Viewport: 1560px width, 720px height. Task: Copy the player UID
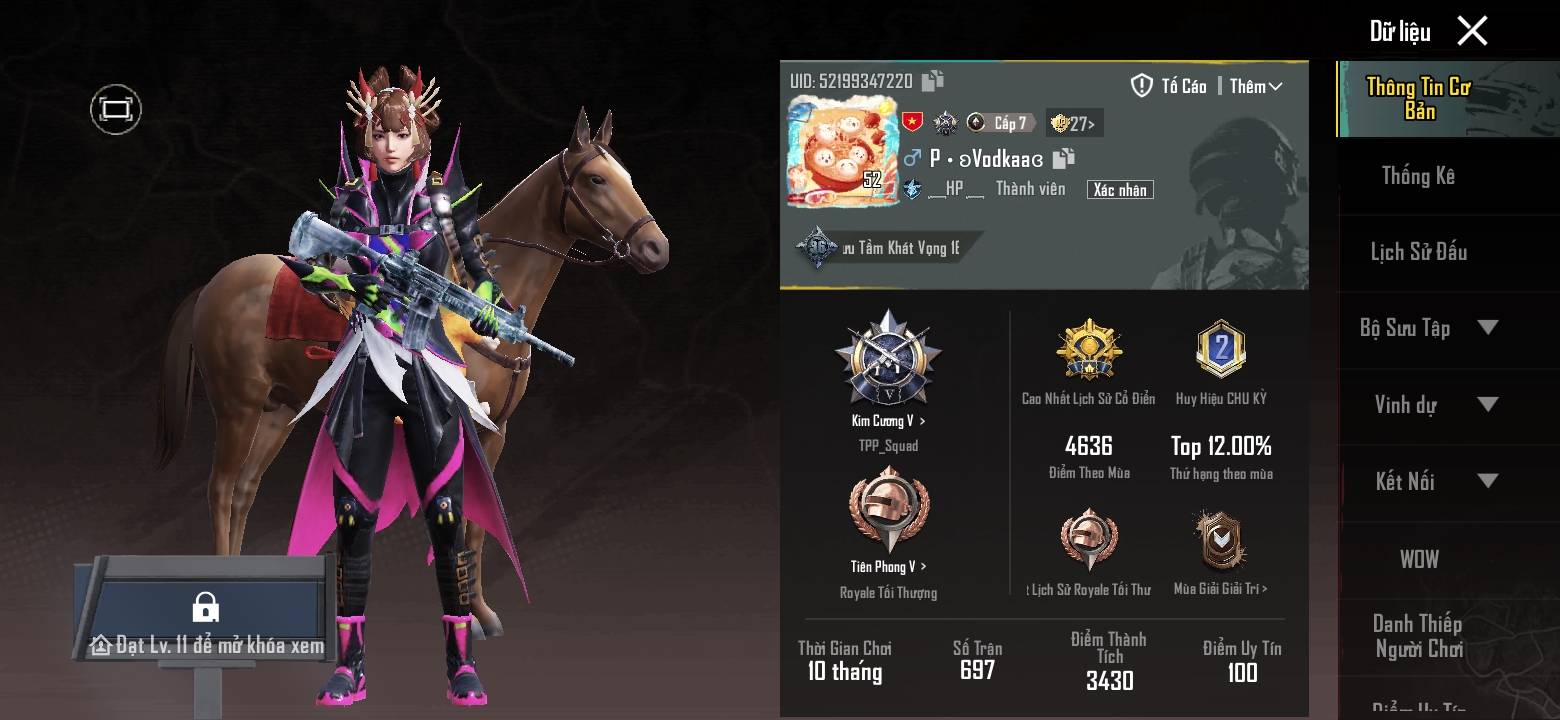coord(933,81)
